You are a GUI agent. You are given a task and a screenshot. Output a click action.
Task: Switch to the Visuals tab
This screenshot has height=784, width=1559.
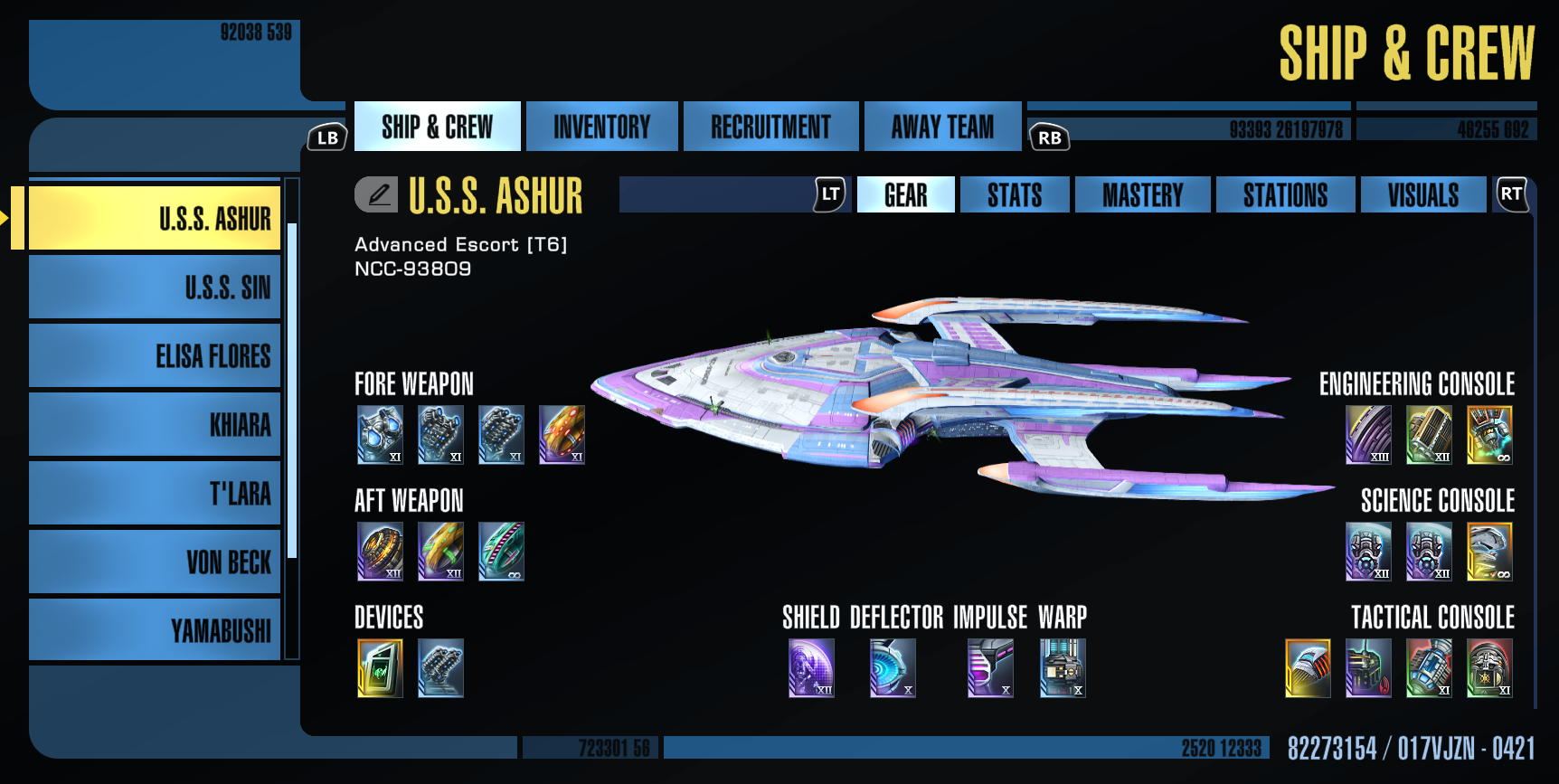1422,194
